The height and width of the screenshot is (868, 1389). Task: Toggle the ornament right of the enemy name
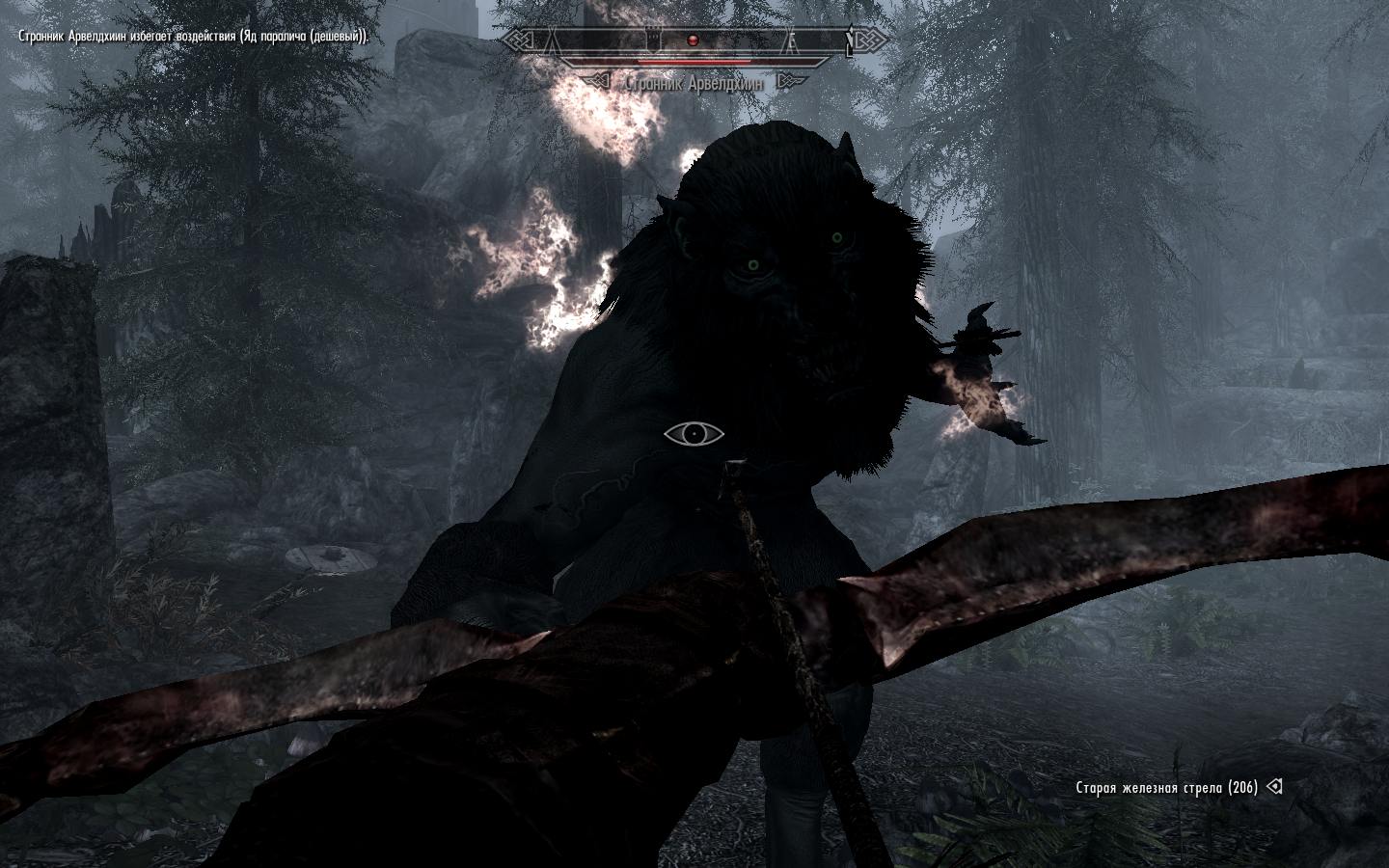pyautogui.click(x=789, y=80)
